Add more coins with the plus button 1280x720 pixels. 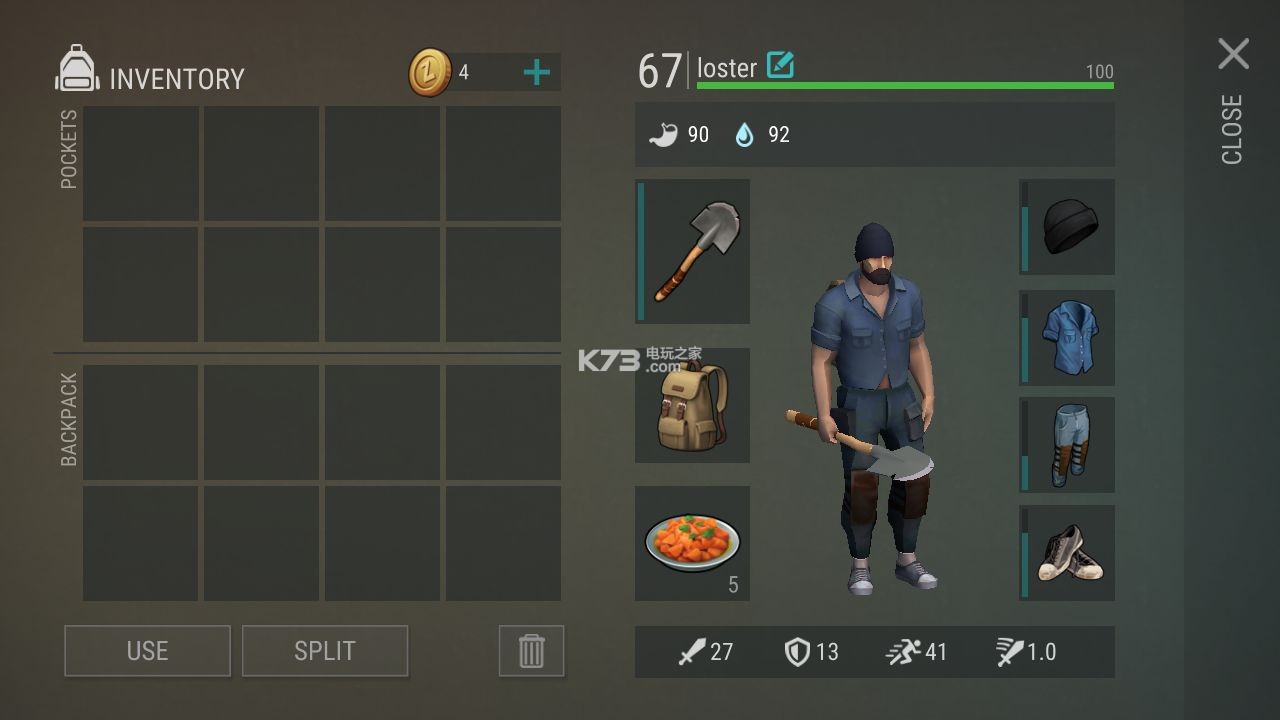click(537, 72)
